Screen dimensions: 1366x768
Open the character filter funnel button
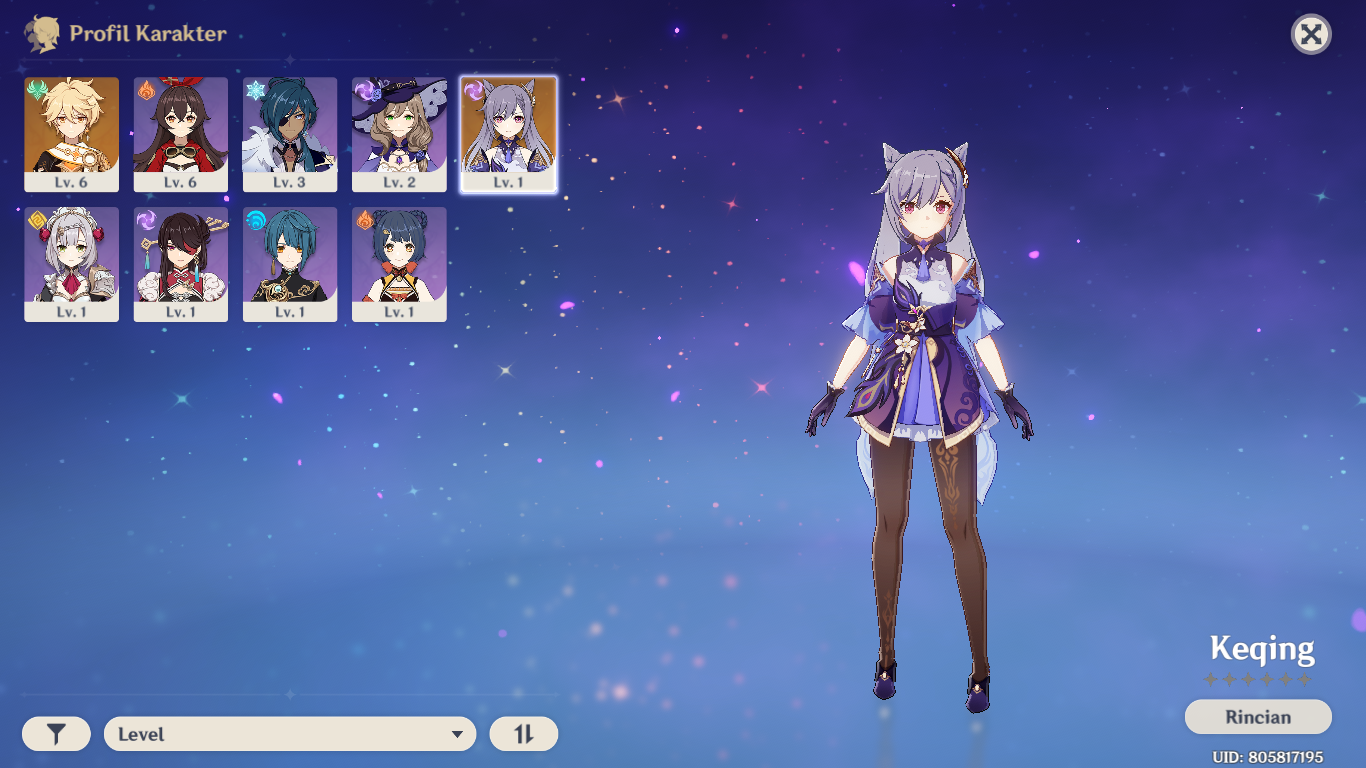(x=56, y=734)
